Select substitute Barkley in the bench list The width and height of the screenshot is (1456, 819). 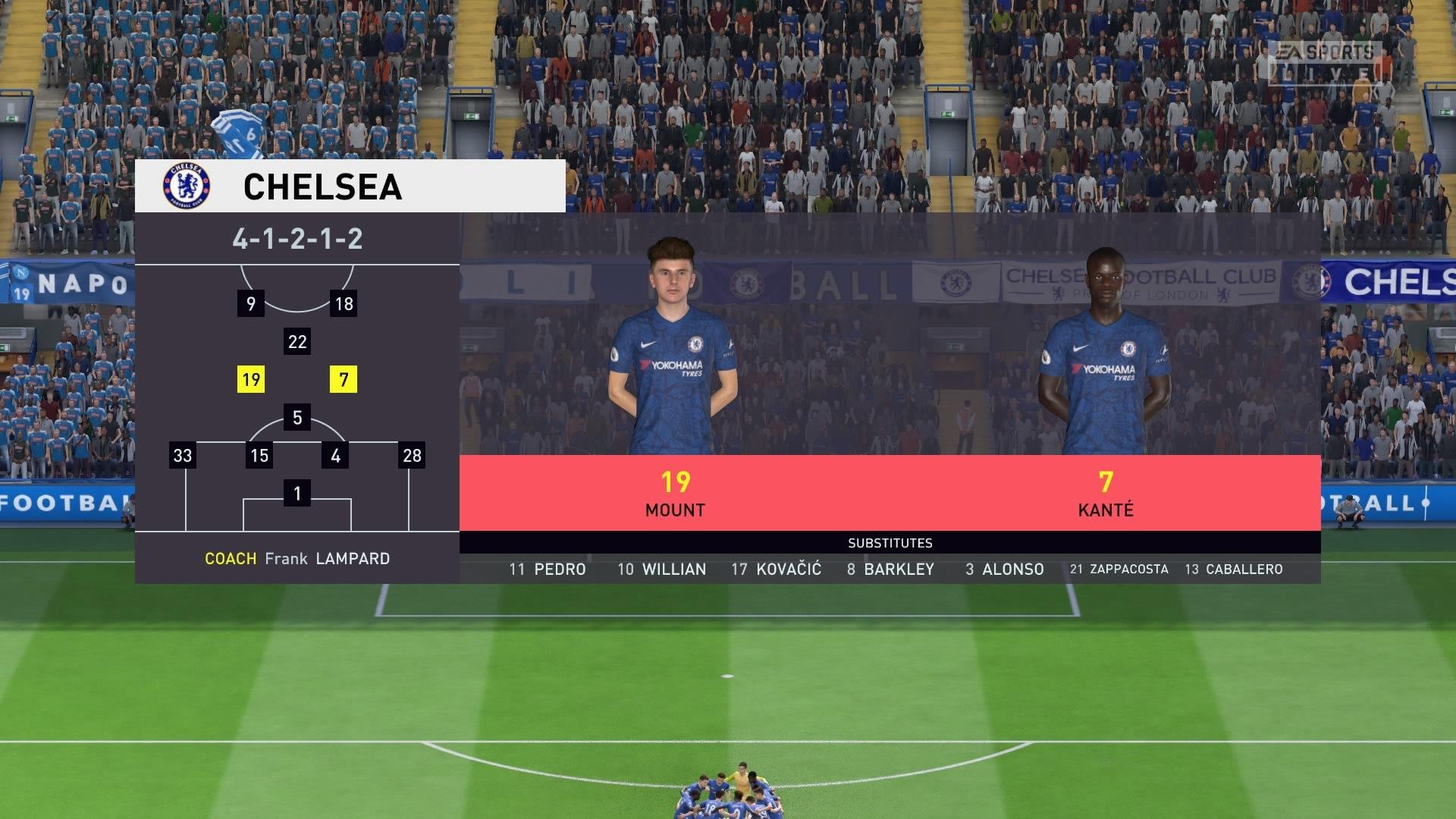tap(890, 570)
